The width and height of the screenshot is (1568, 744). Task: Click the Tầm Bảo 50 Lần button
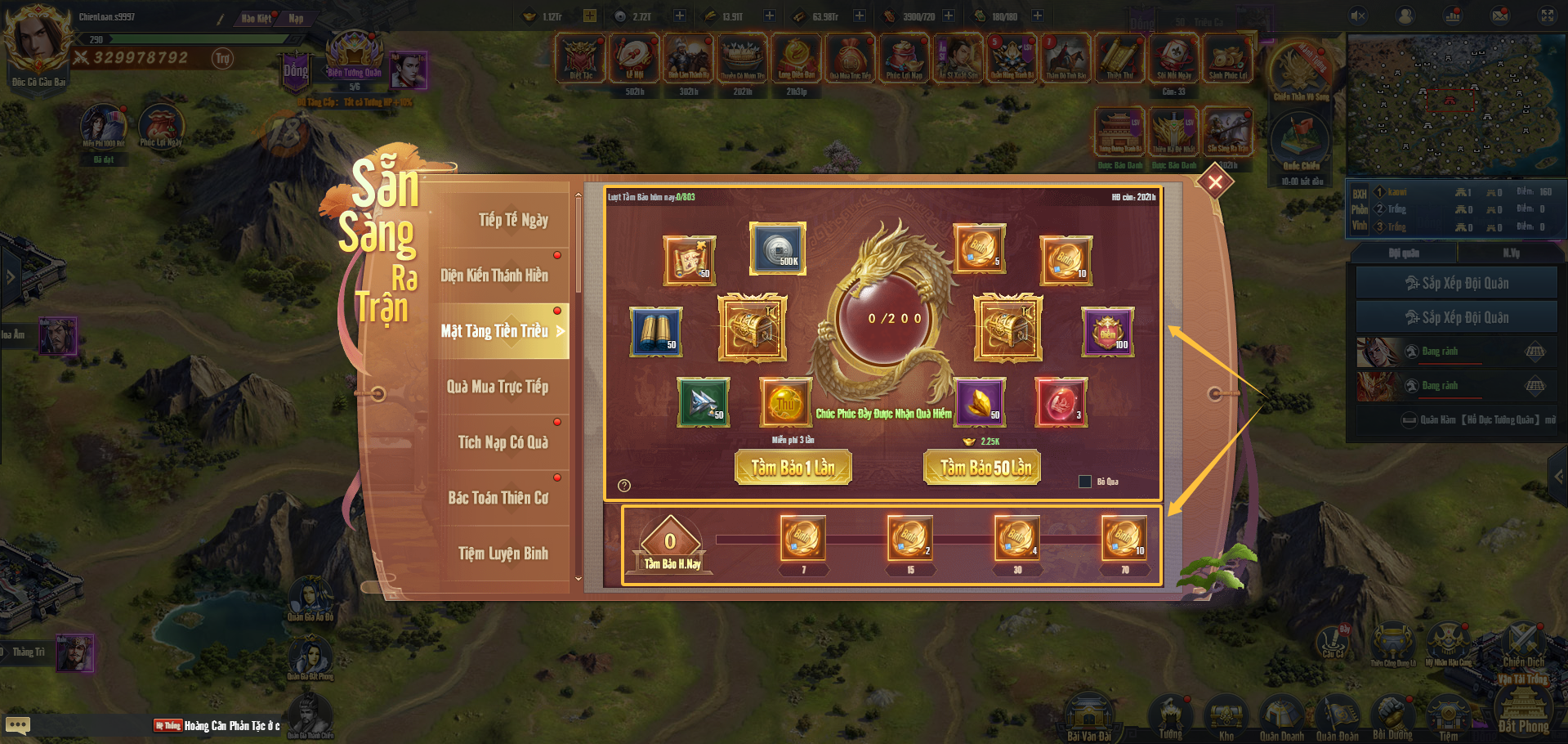click(x=982, y=468)
